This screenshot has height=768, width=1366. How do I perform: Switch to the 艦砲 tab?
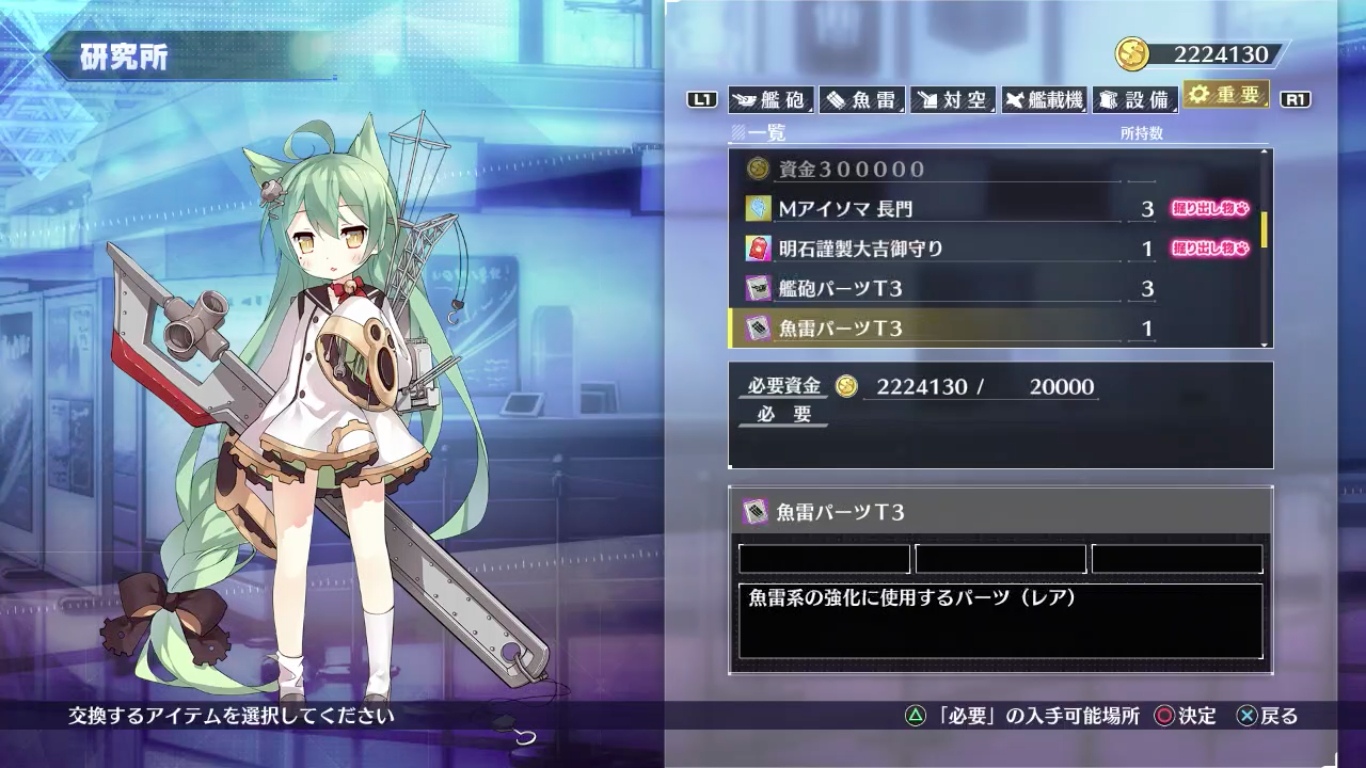[x=770, y=99]
